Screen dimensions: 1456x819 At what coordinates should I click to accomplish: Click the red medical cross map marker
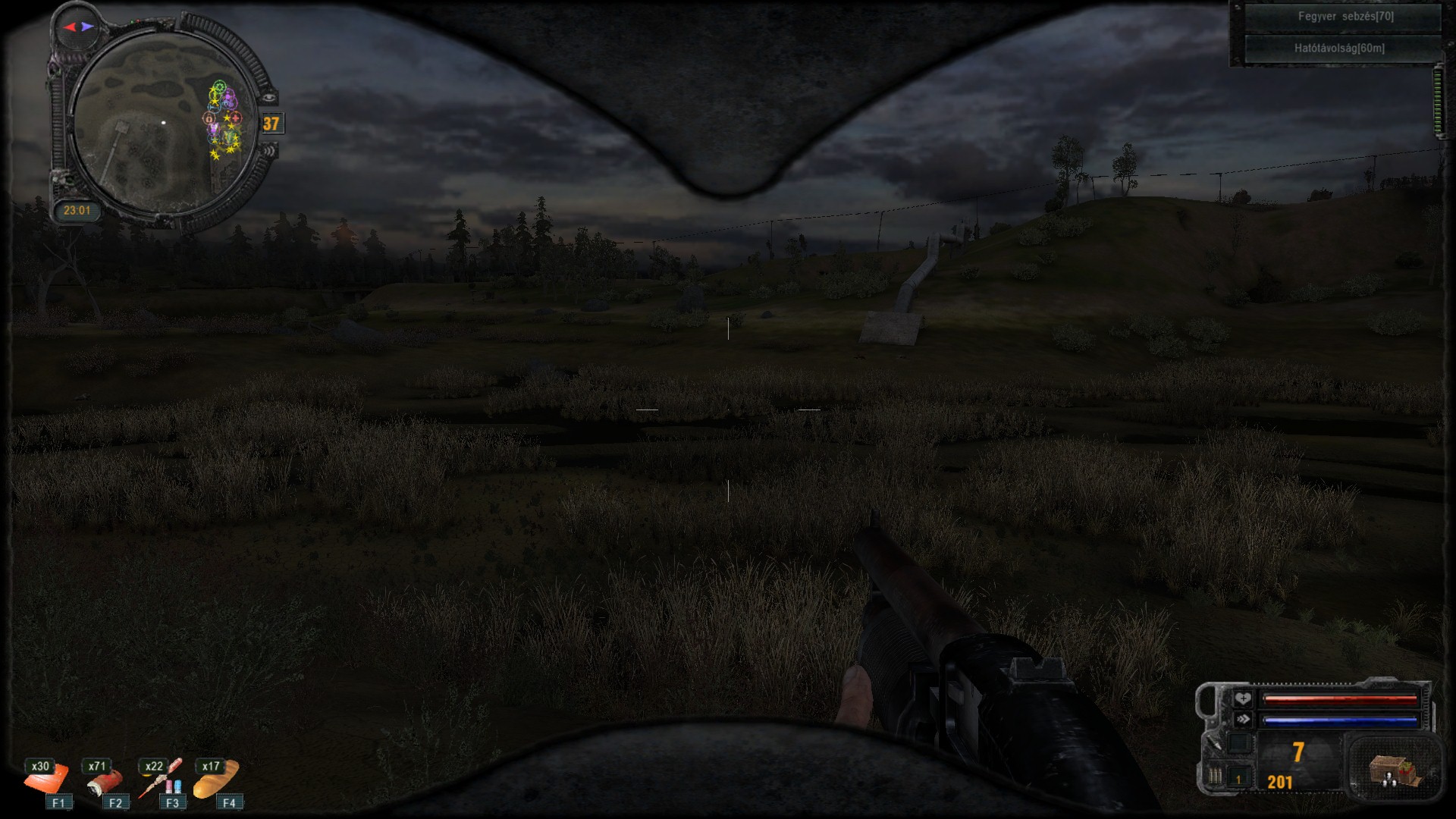click(x=236, y=118)
